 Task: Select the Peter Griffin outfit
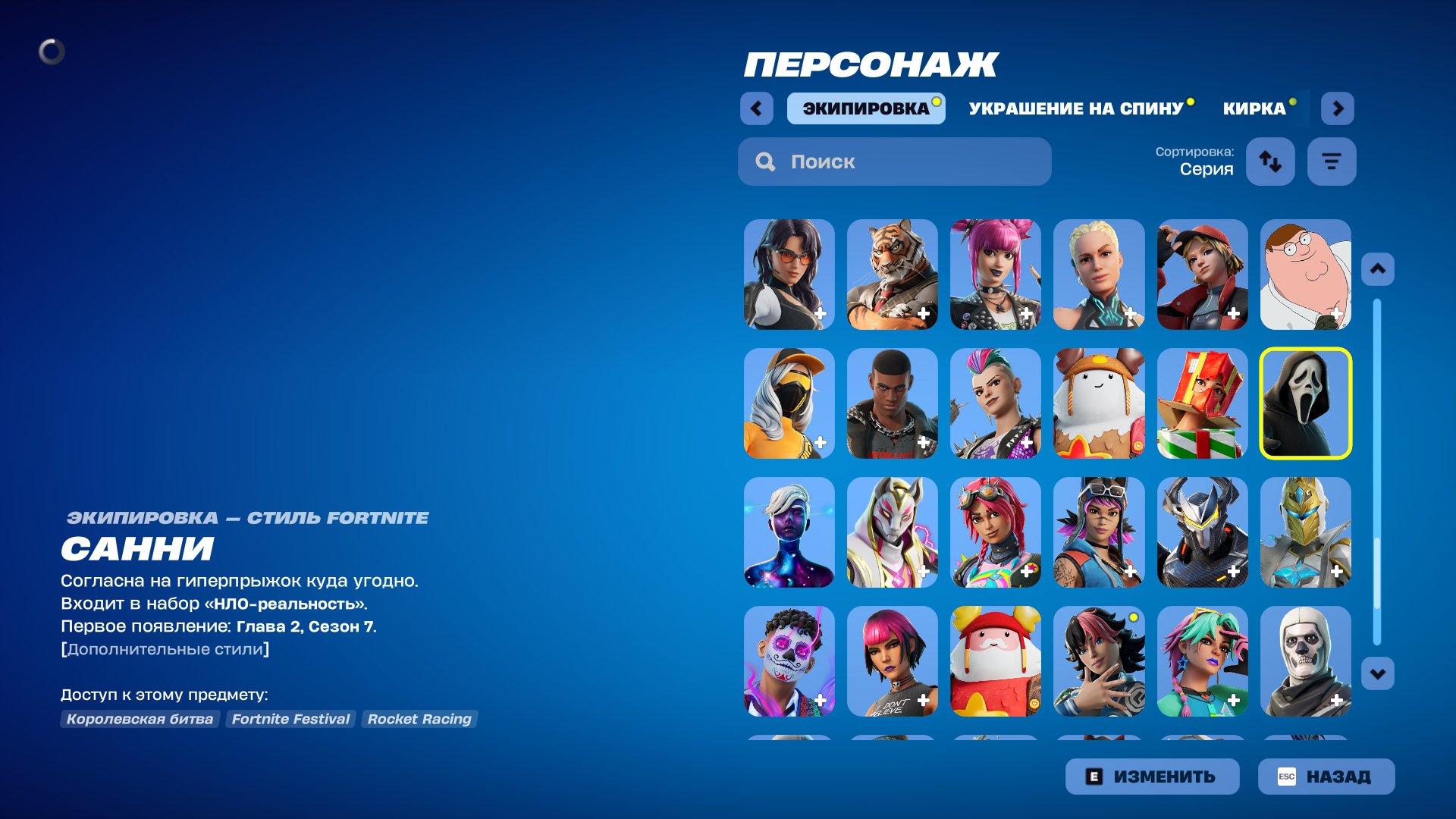1305,275
